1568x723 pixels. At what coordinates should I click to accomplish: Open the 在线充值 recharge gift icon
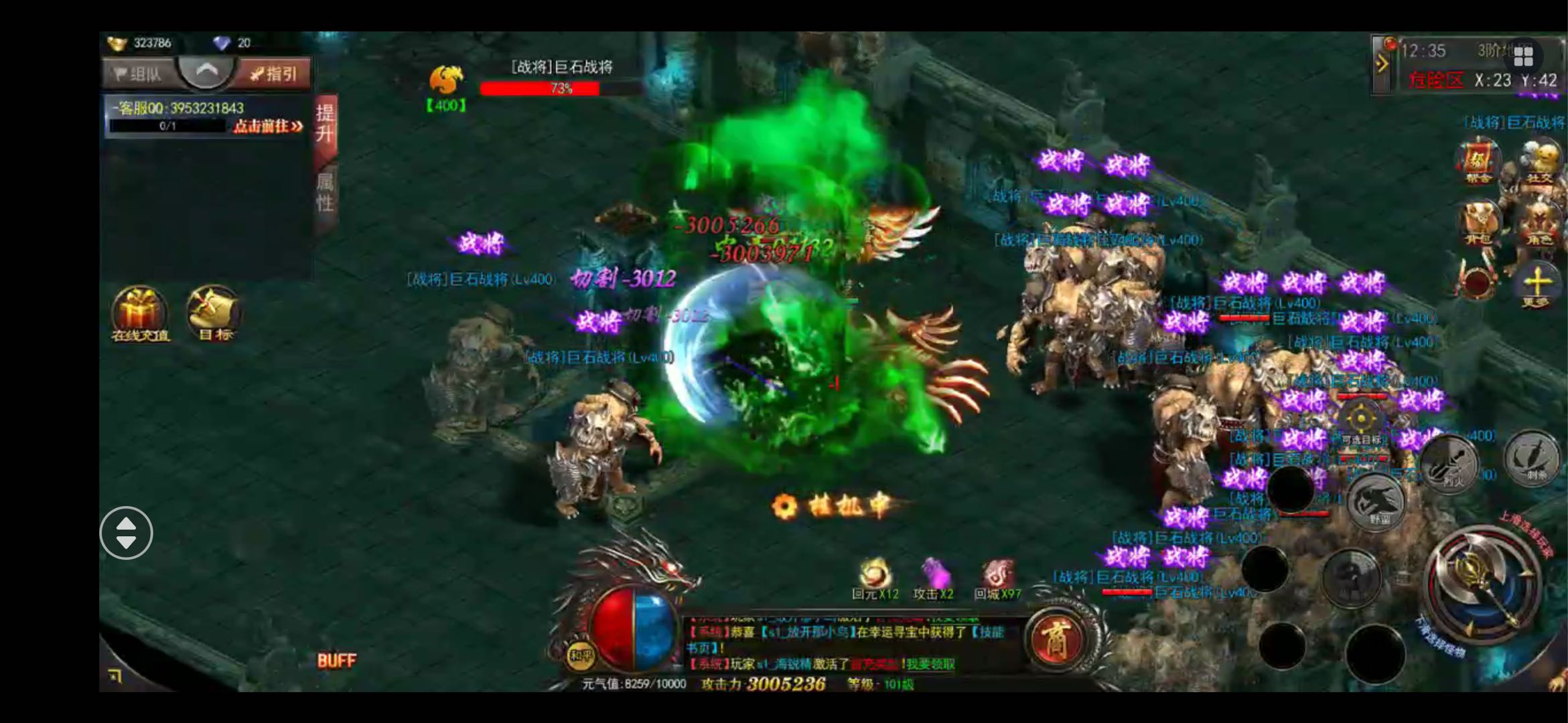[140, 313]
